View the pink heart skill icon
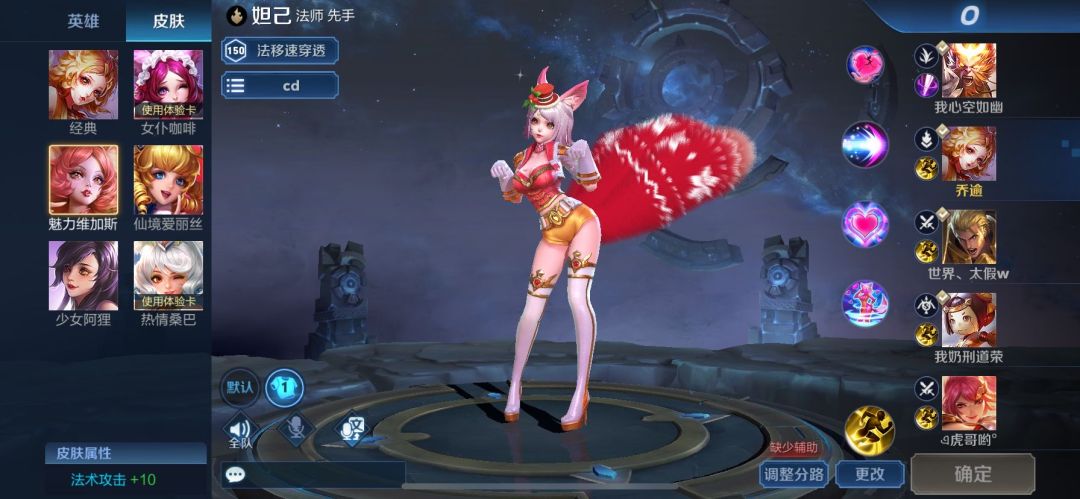The width and height of the screenshot is (1080, 499). 865,224
